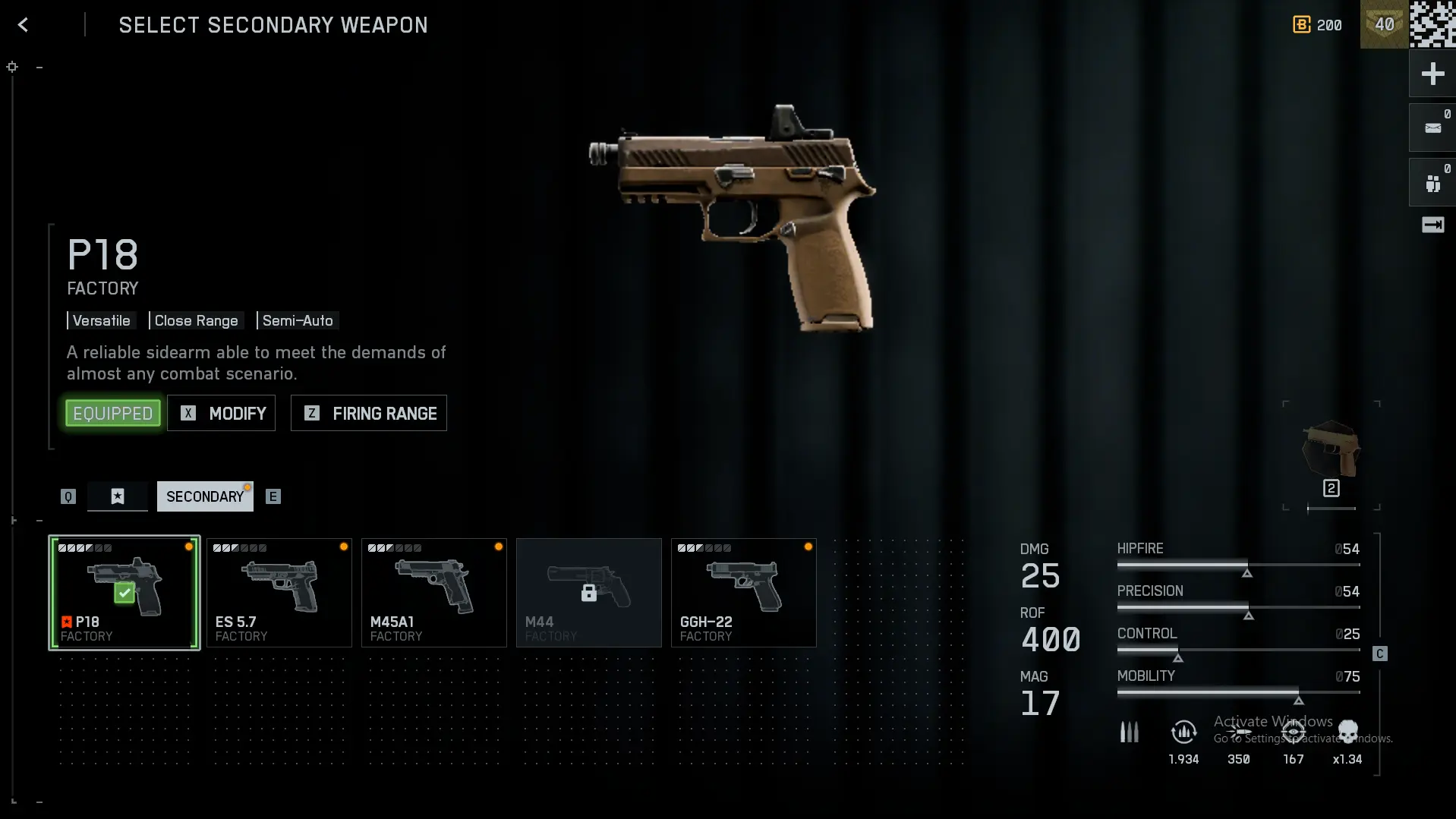Open the MODIFY weapon option

[x=222, y=414]
